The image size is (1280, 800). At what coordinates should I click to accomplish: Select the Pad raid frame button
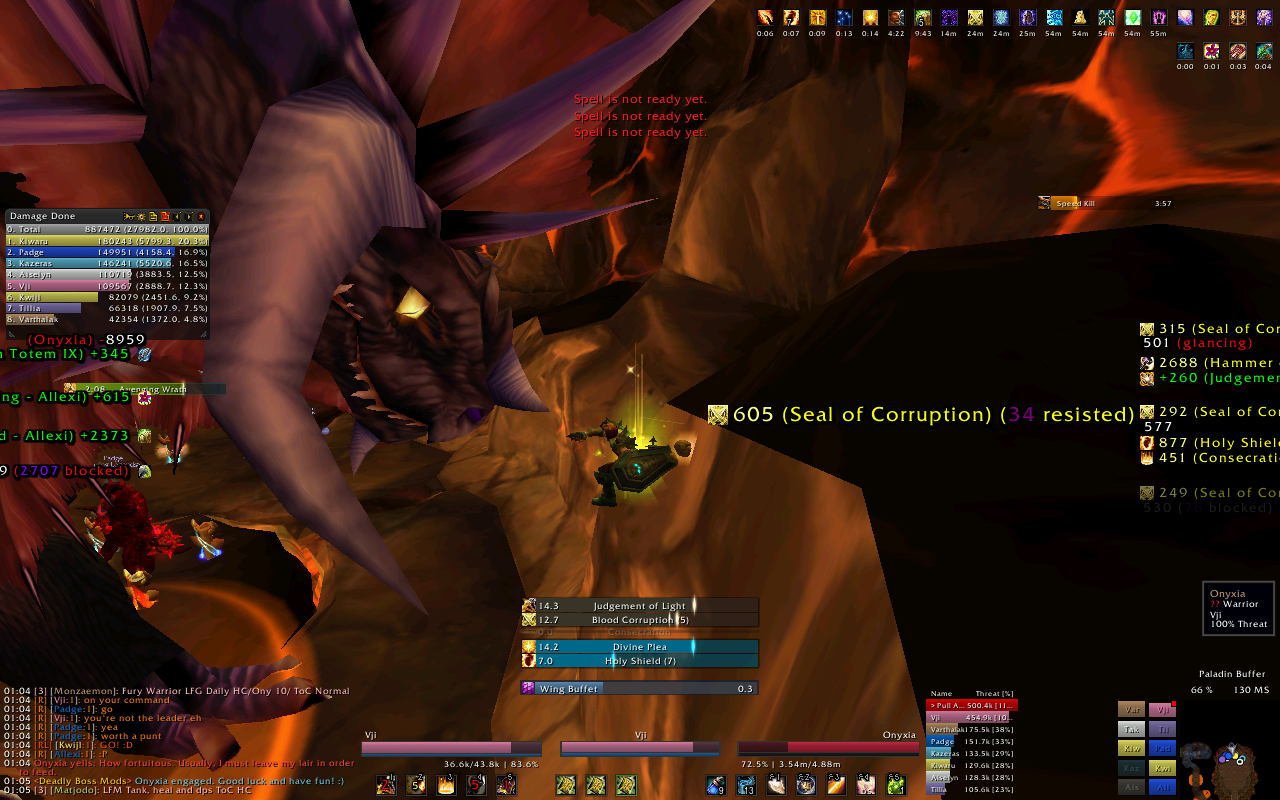pos(1162,748)
